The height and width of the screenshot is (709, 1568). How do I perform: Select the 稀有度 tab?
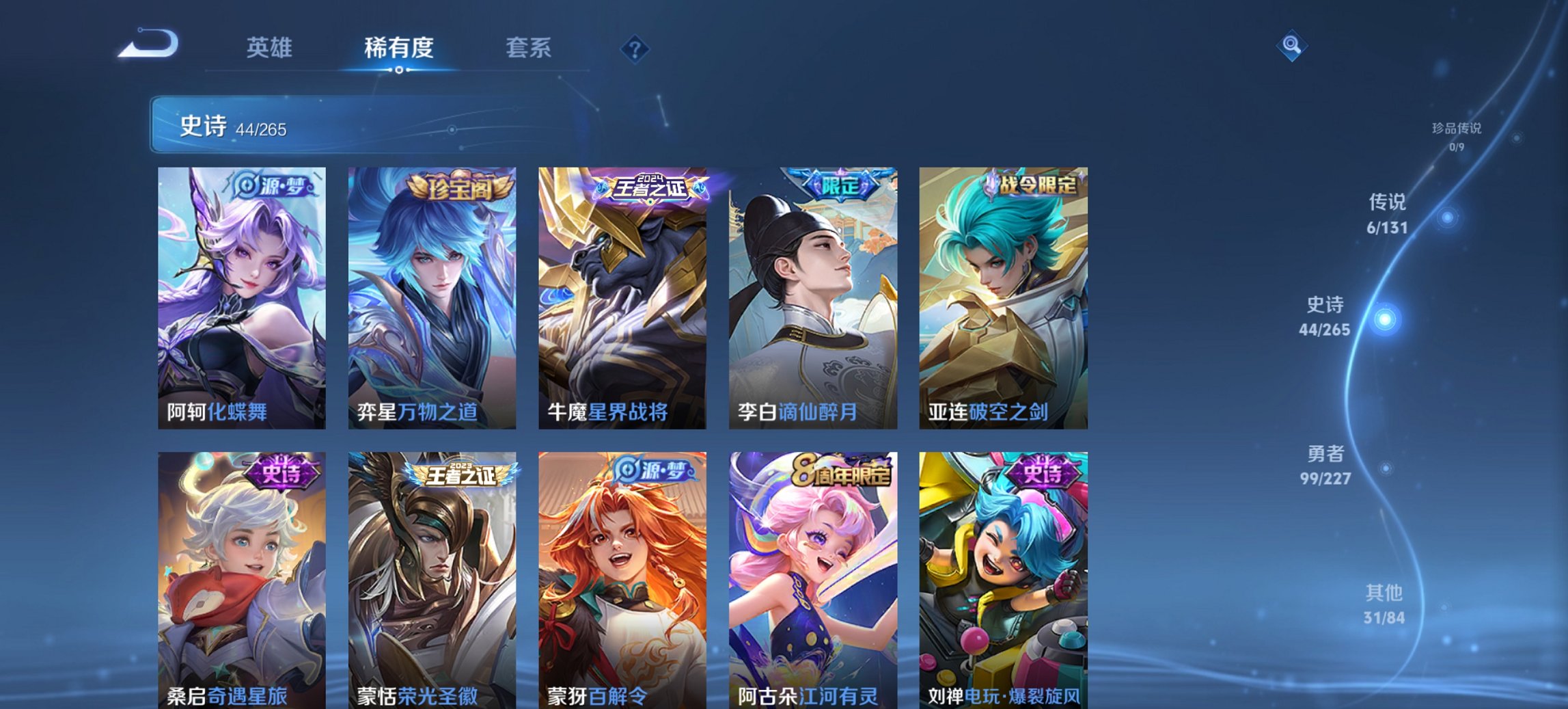(398, 48)
